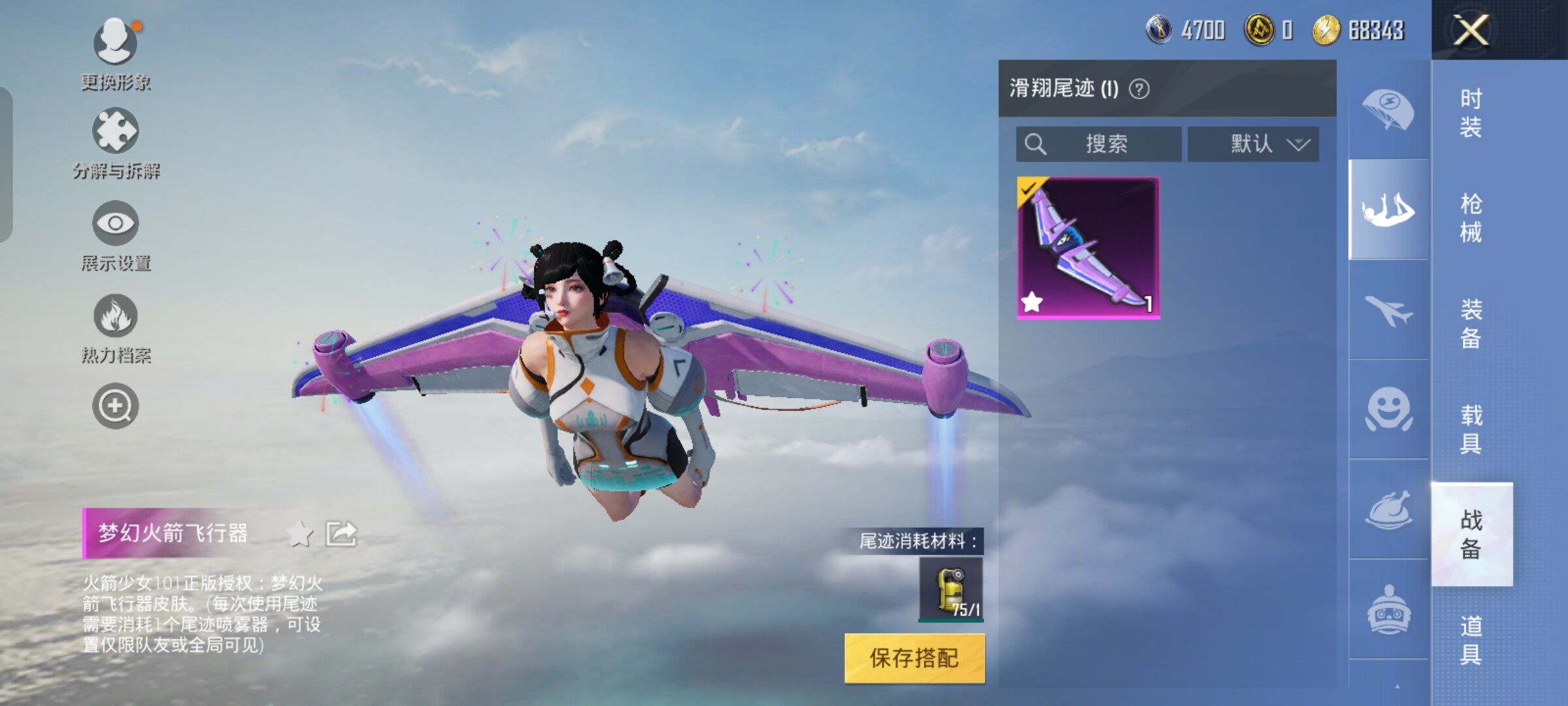Select the purple glider trail item
The image size is (1568, 706).
1088,248
